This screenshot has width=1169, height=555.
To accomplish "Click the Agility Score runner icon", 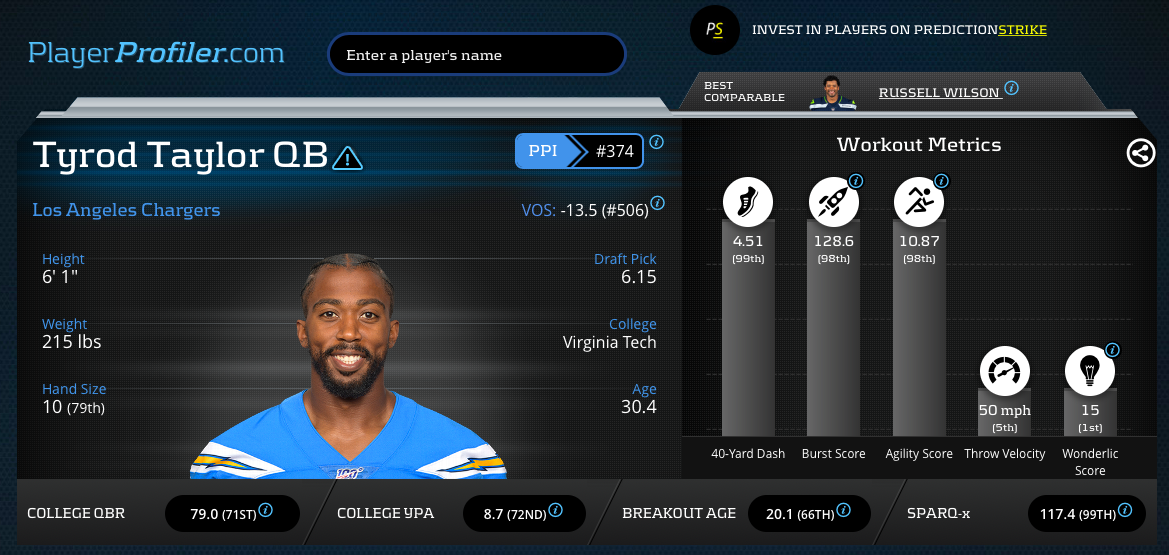I will pyautogui.click(x=918, y=203).
